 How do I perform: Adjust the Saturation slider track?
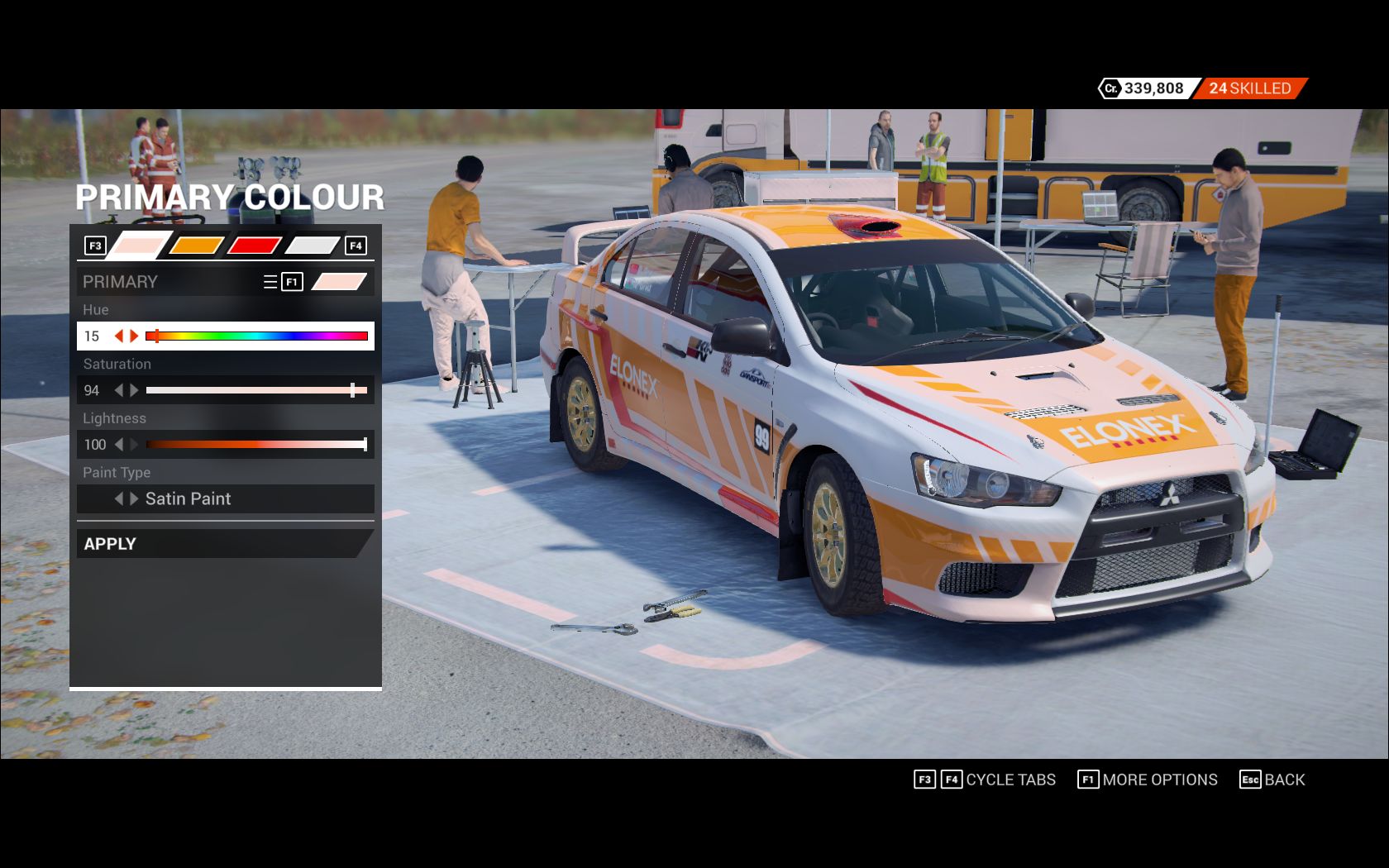pos(257,390)
